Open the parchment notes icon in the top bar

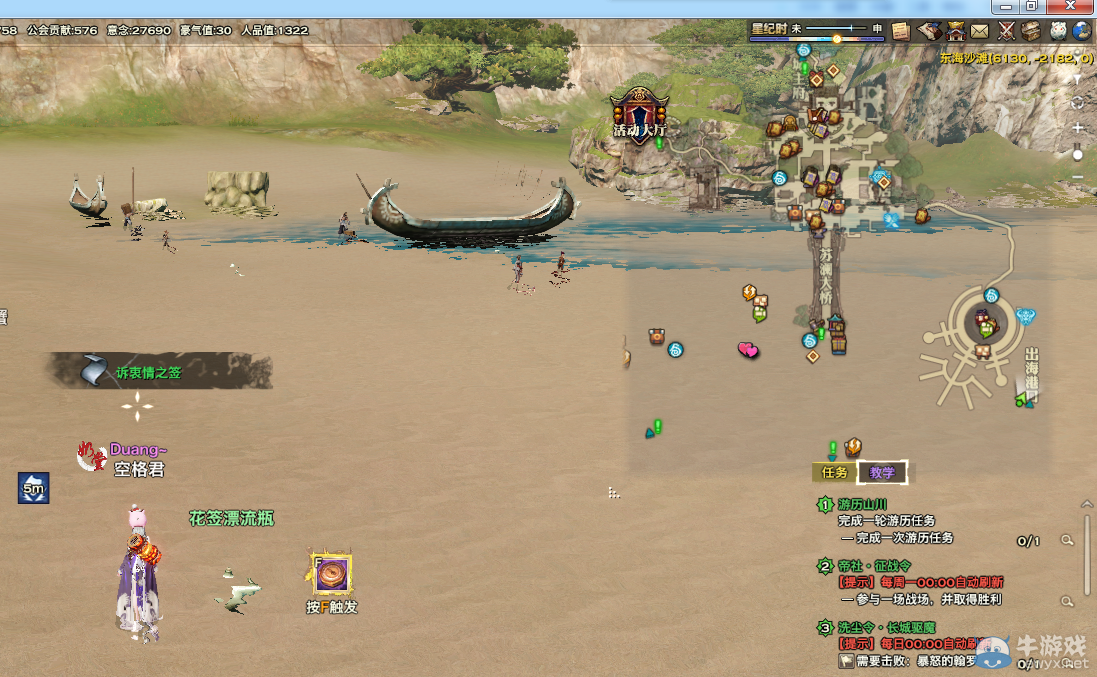pyautogui.click(x=901, y=31)
